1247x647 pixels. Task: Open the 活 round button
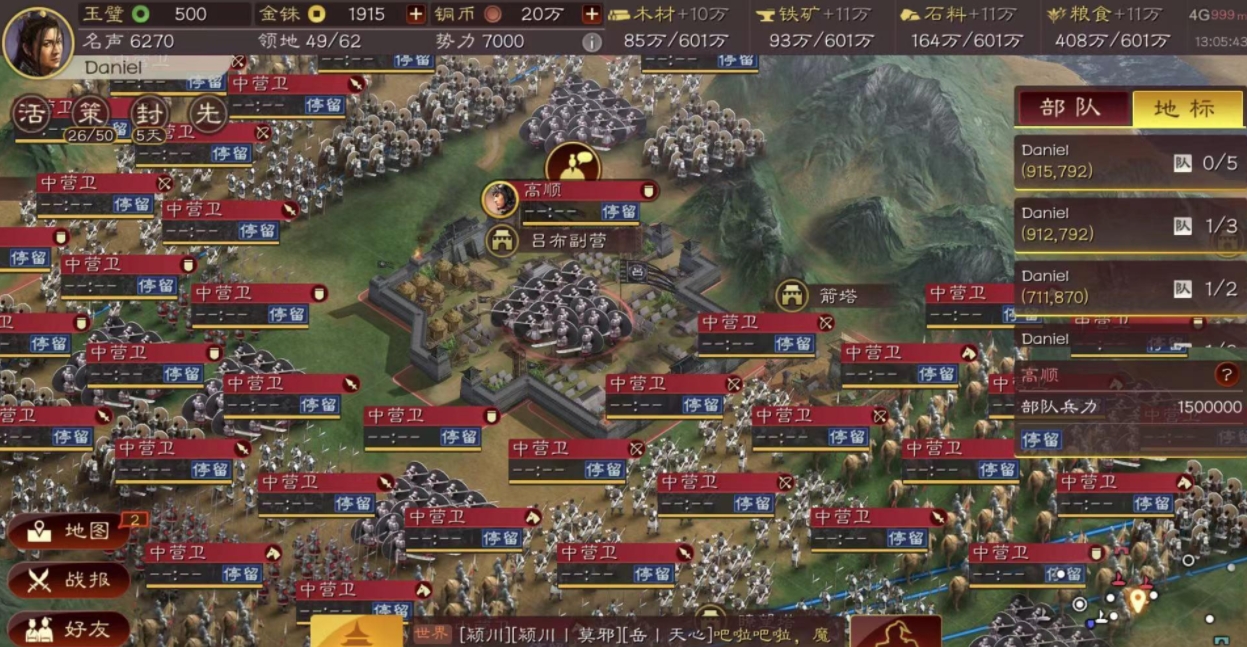31,115
